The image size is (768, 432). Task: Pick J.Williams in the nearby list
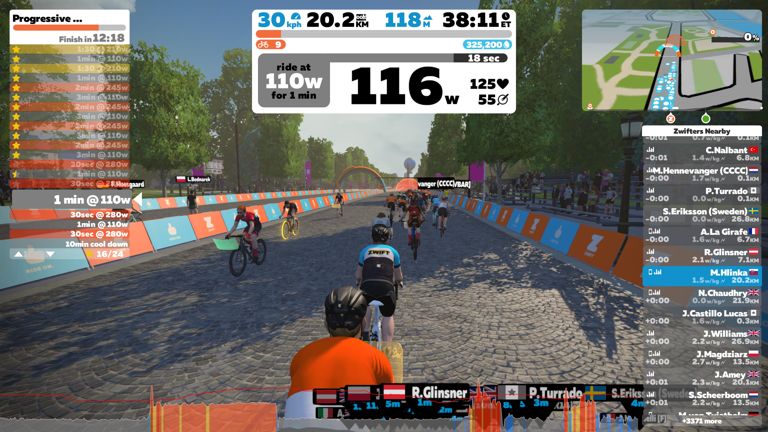coord(702,337)
